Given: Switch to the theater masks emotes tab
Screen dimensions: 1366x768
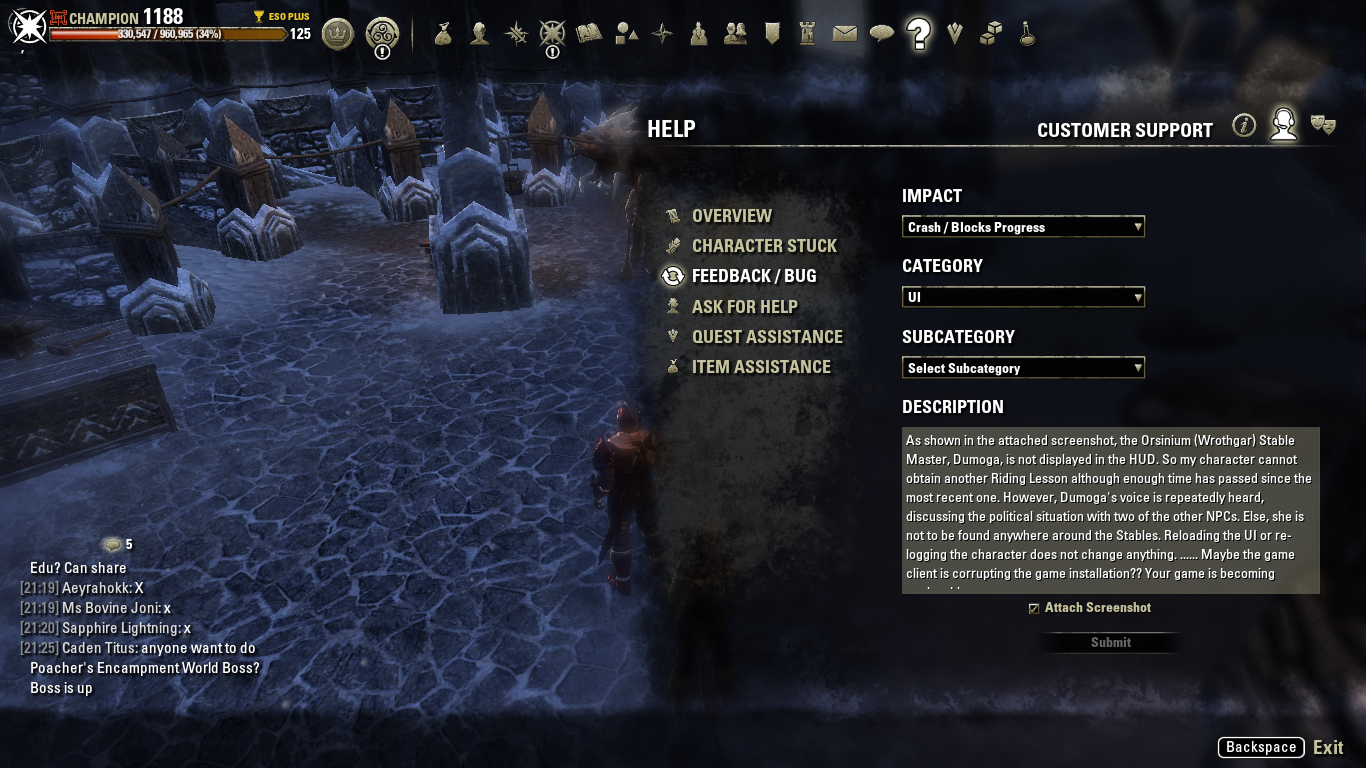Looking at the screenshot, I should point(1323,125).
